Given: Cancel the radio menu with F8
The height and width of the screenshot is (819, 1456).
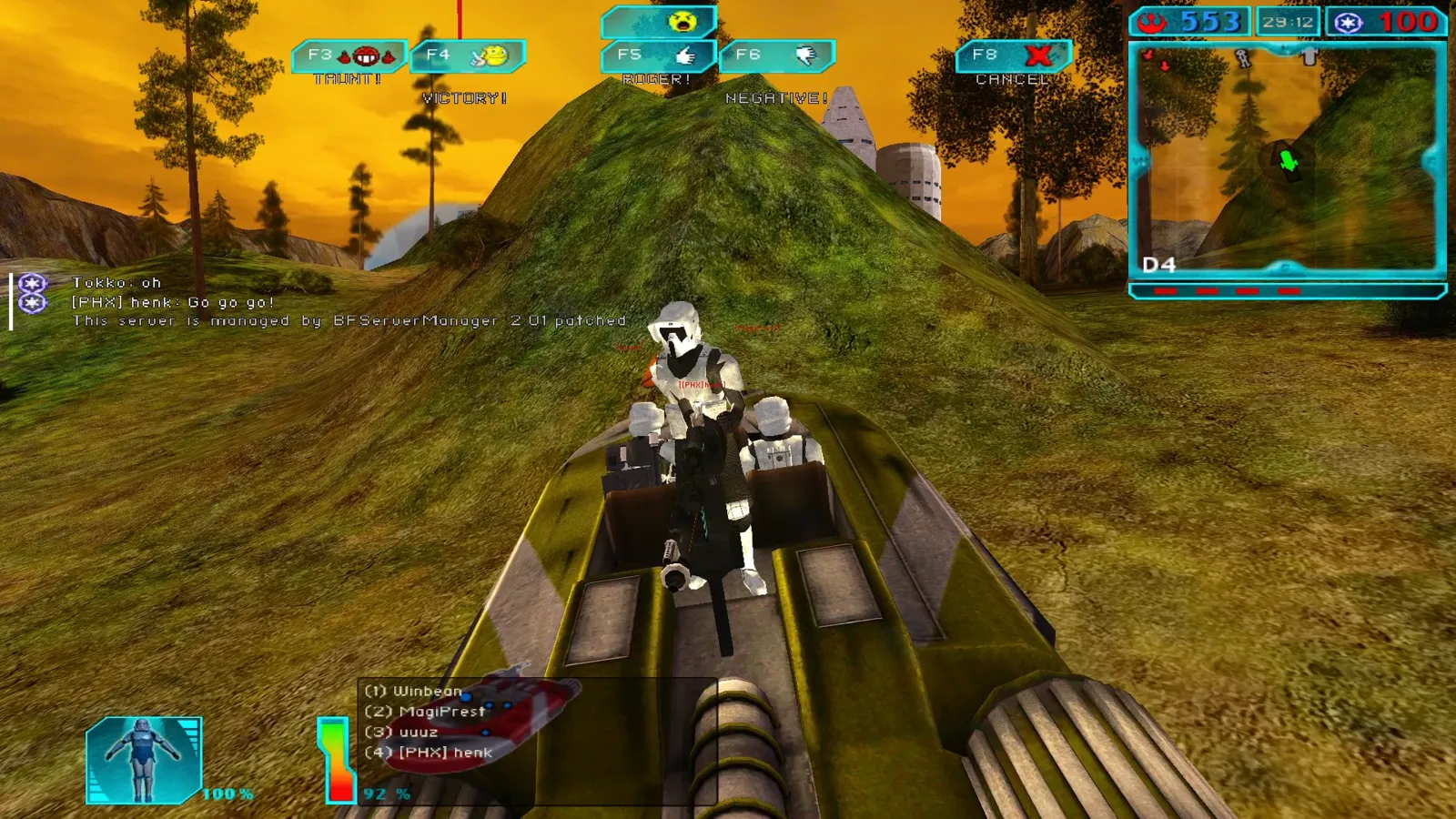Looking at the screenshot, I should pos(1013,56).
